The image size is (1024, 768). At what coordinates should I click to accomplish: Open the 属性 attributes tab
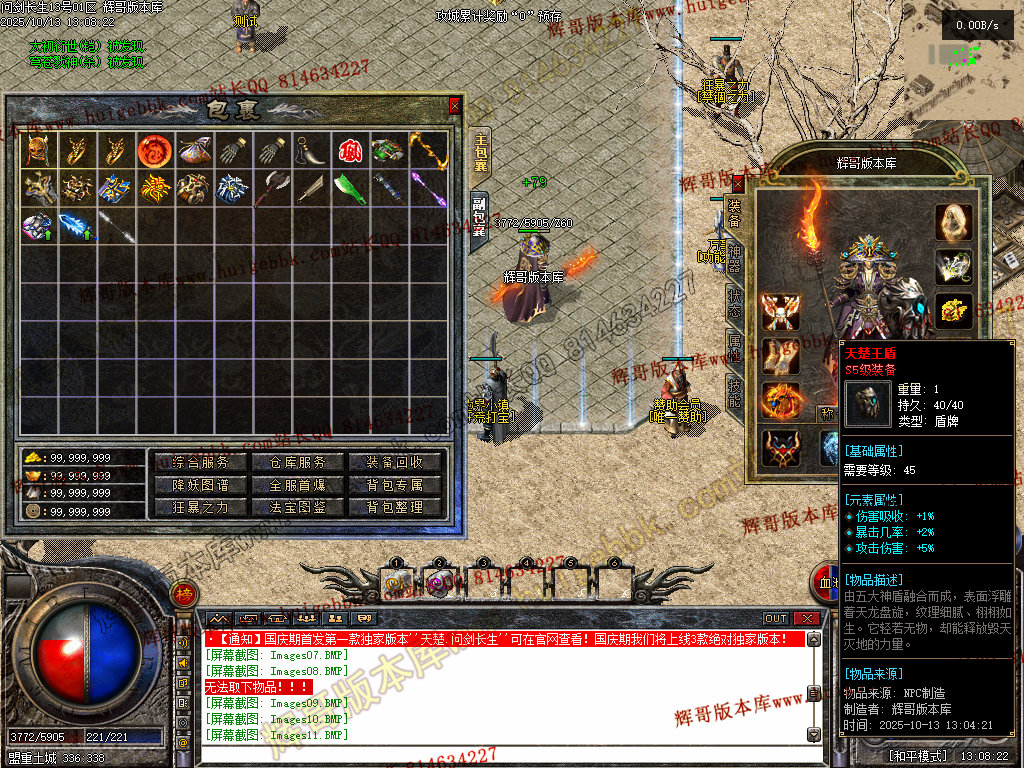pyautogui.click(x=734, y=348)
